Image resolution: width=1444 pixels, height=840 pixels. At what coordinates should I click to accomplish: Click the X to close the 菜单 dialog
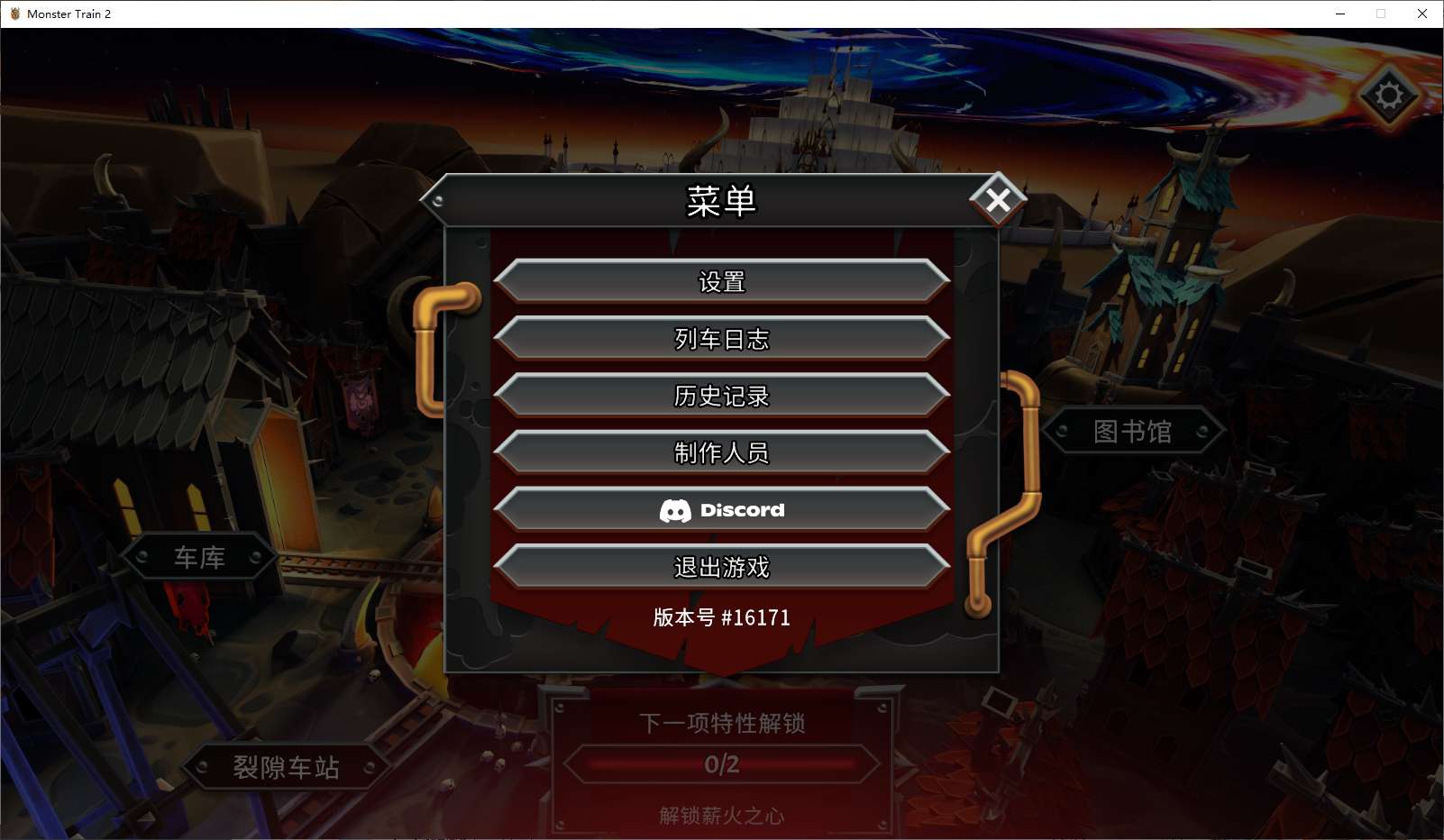(x=997, y=201)
